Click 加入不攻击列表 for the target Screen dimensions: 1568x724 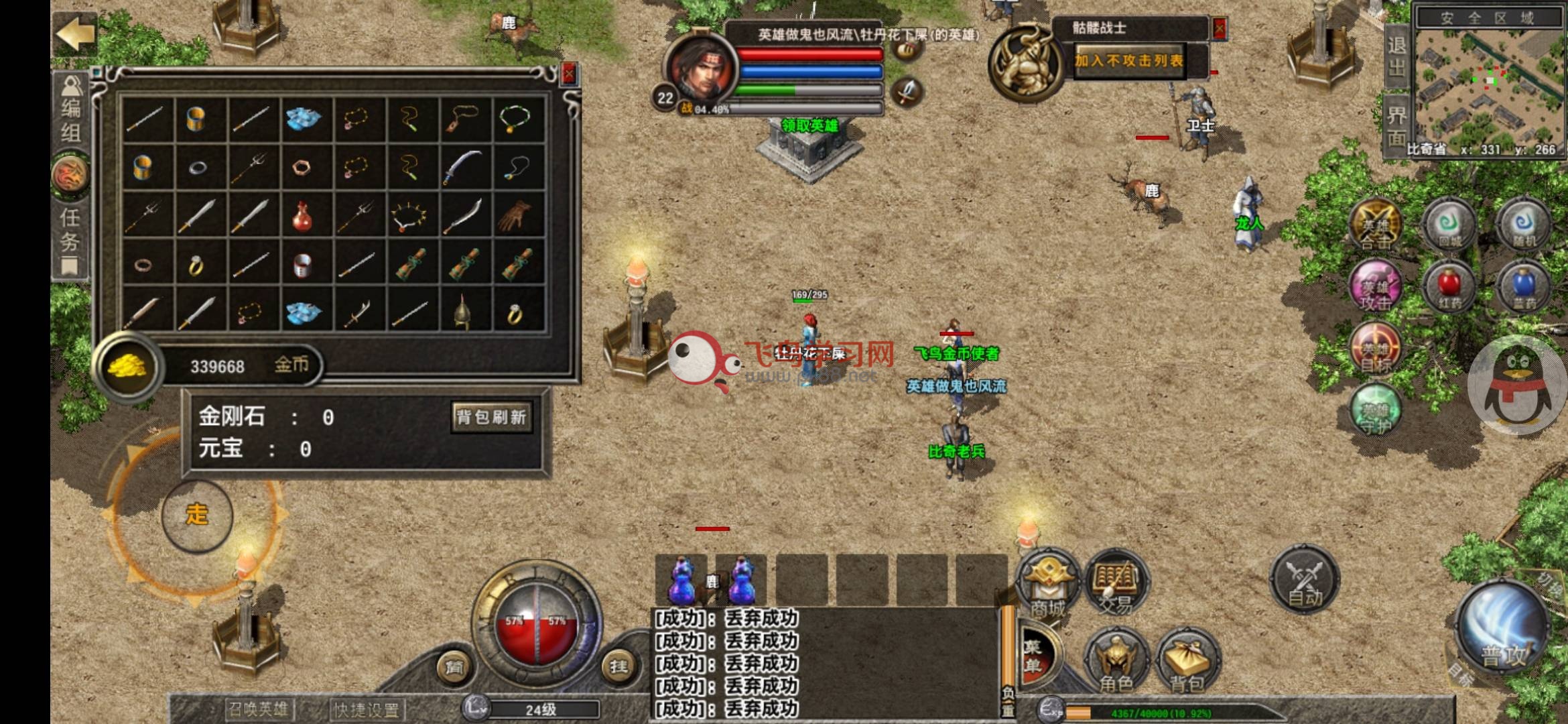[x=1129, y=61]
